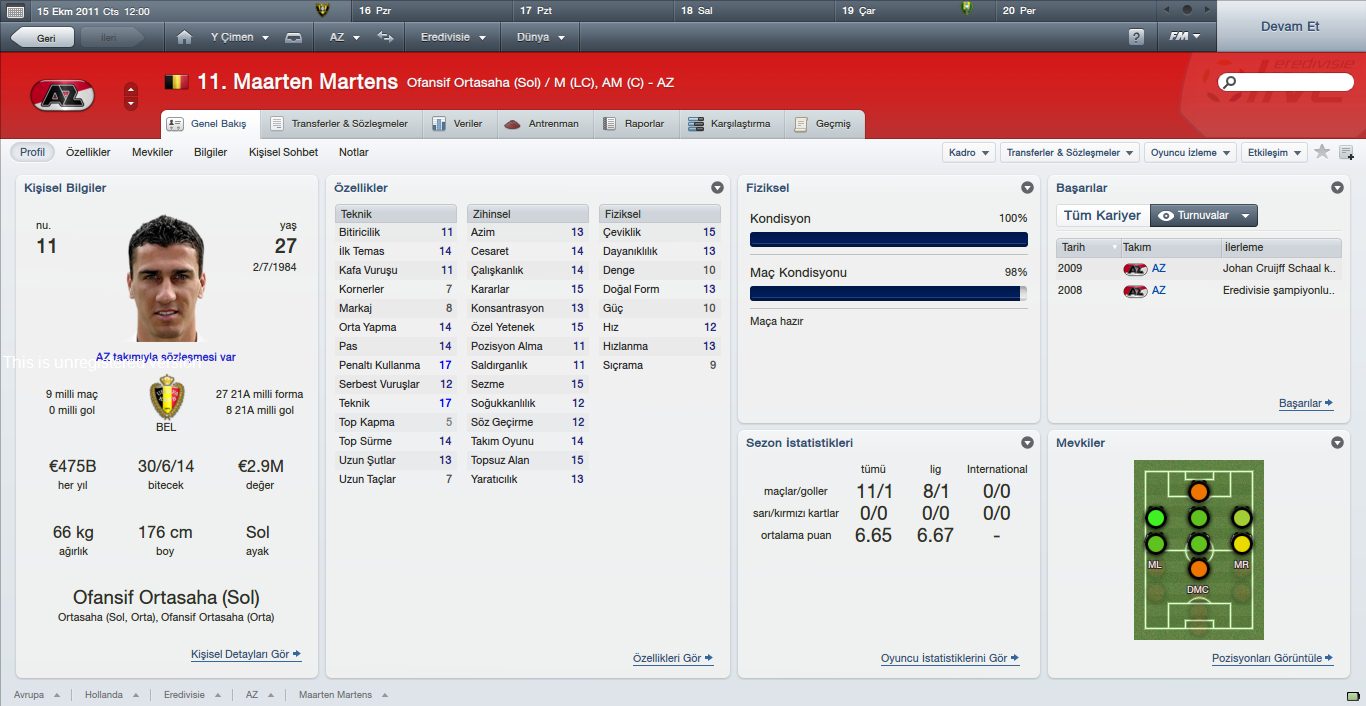Click the search box in the header
1366x706 pixels.
click(1285, 82)
